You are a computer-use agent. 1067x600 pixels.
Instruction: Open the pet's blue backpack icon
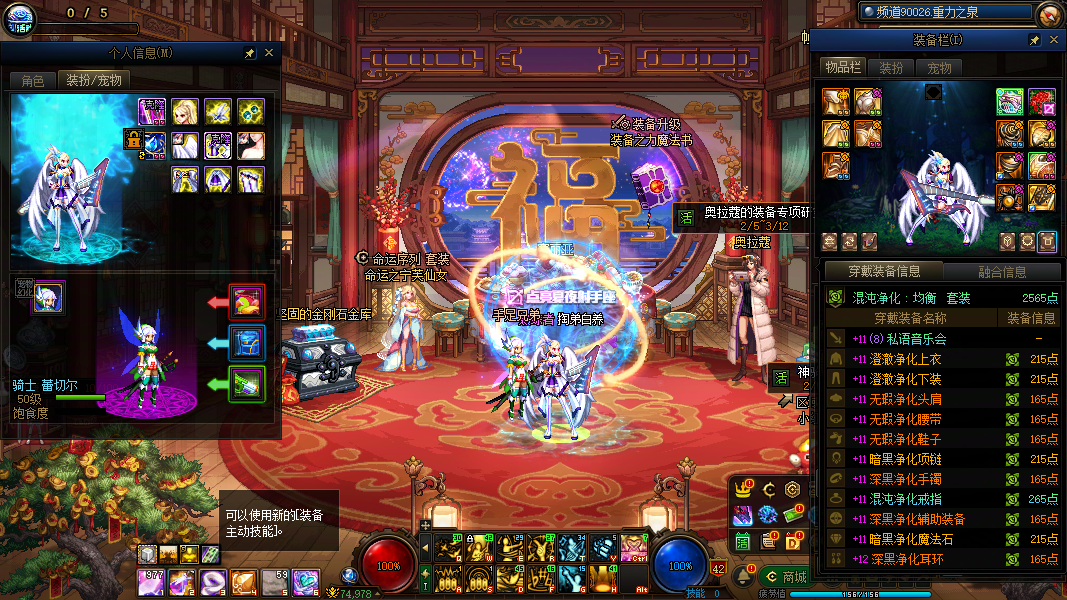[x=246, y=342]
